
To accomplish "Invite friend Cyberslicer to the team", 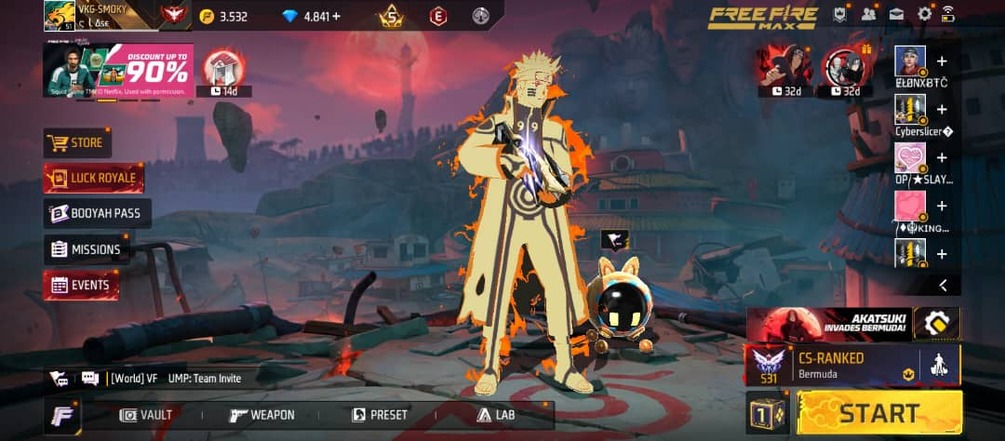I will click(x=941, y=109).
